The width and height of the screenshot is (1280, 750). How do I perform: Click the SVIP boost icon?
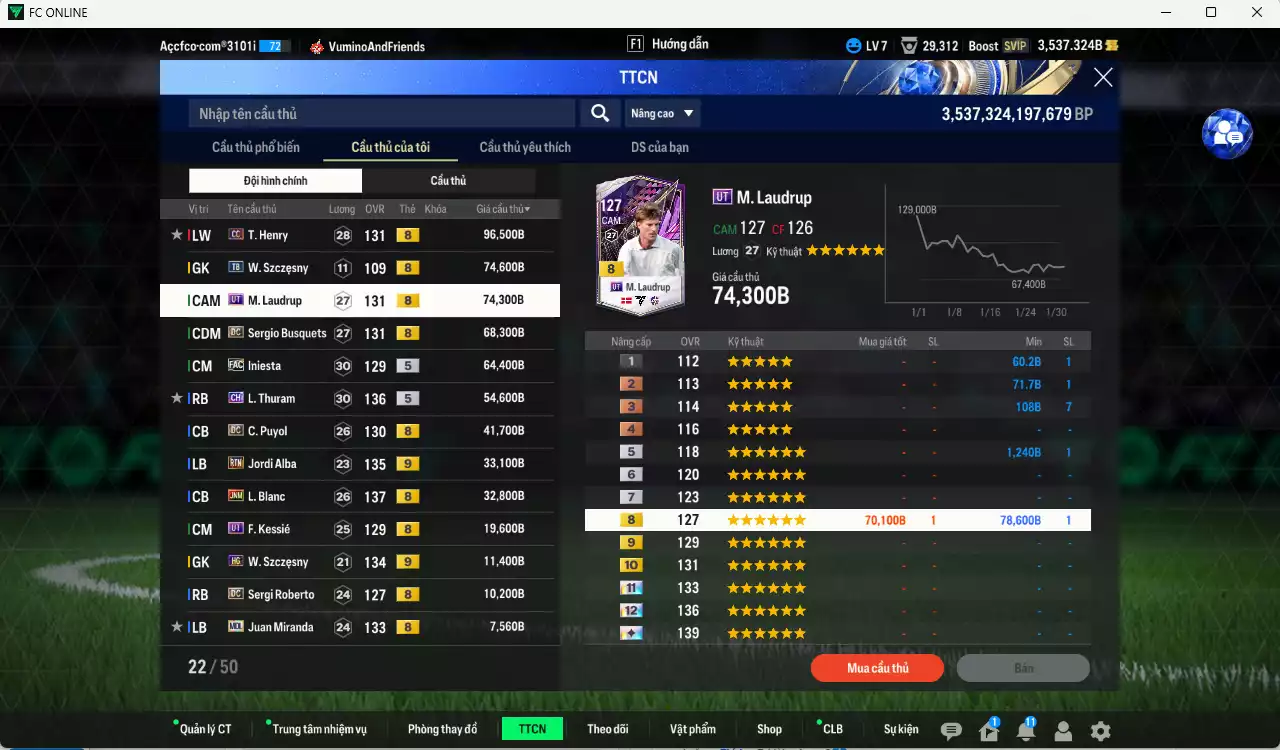tap(1014, 45)
